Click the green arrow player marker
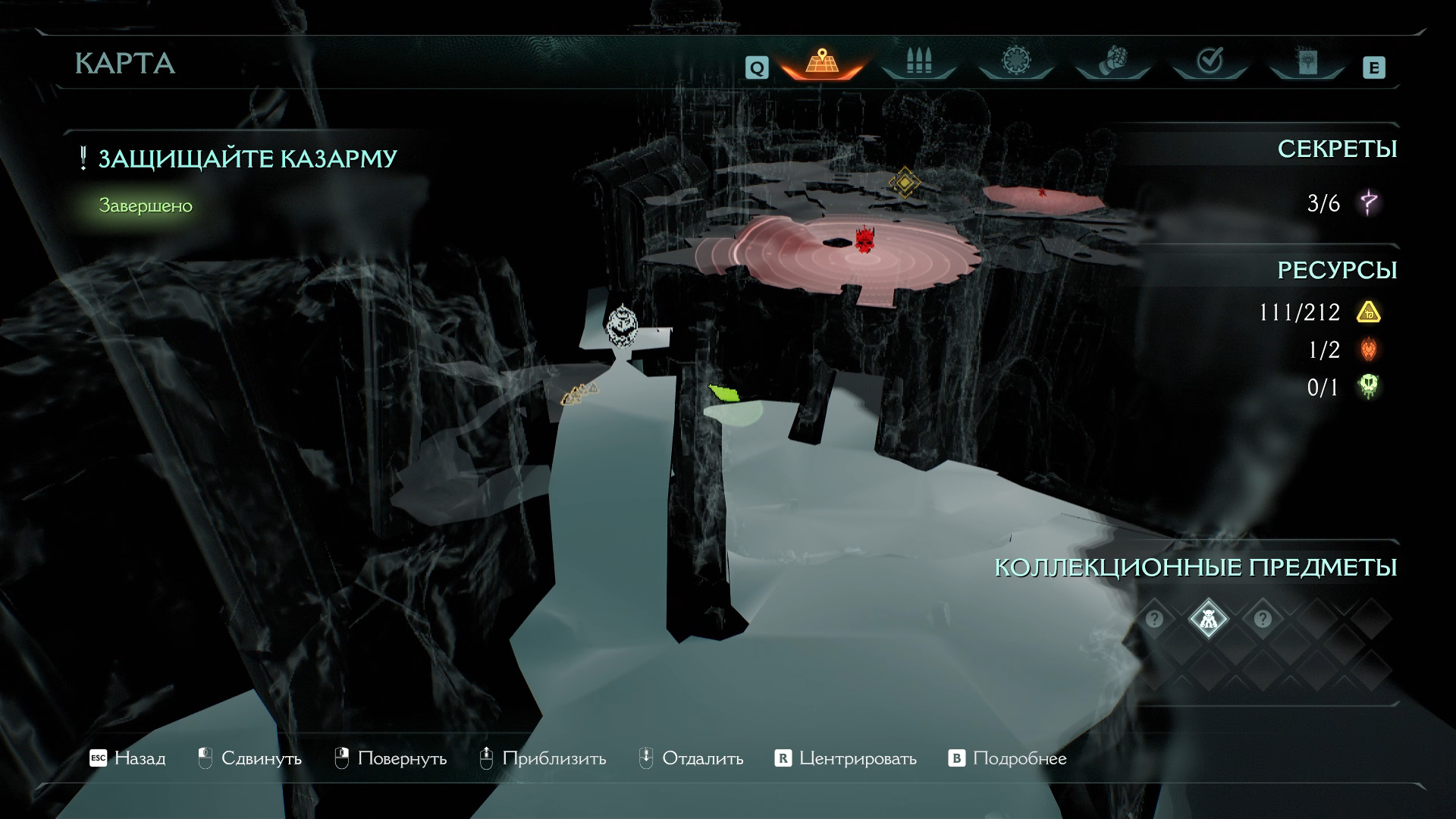The image size is (1456, 819). point(724,393)
